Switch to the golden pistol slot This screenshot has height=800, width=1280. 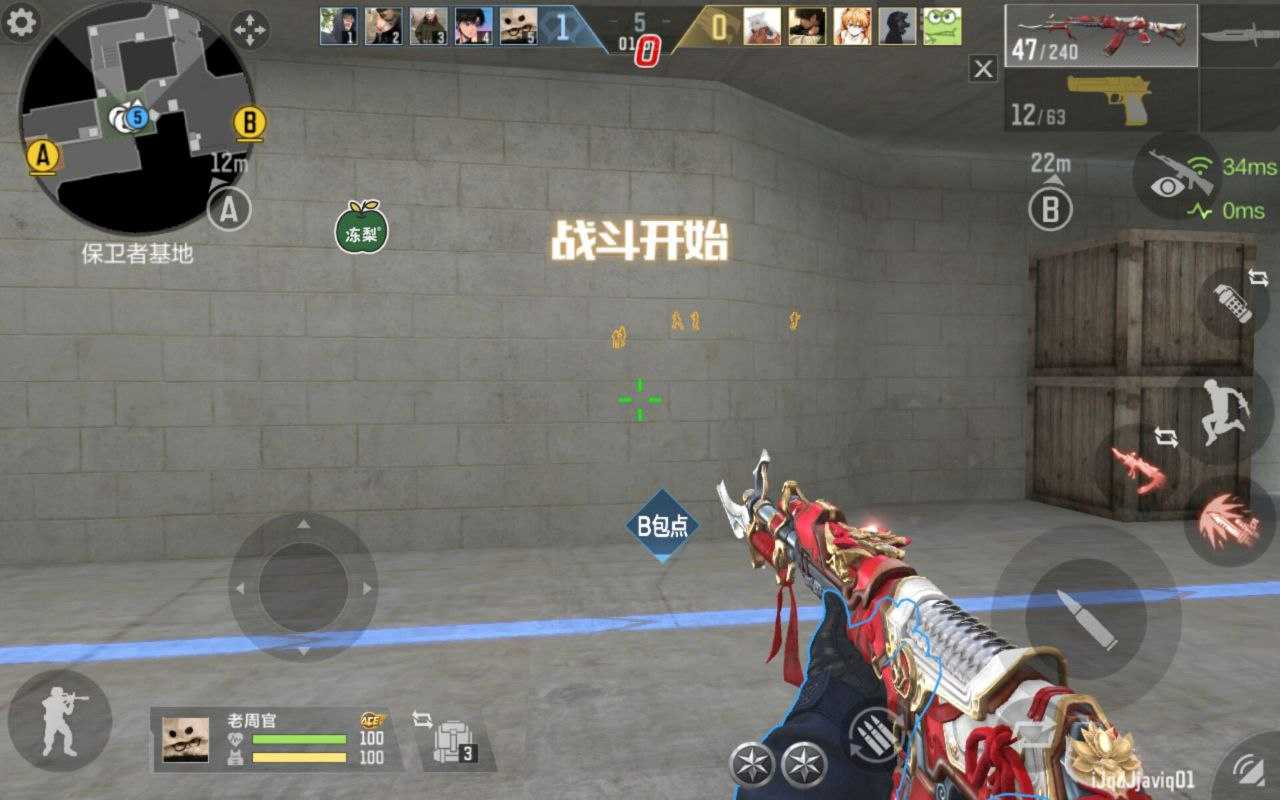click(1100, 101)
